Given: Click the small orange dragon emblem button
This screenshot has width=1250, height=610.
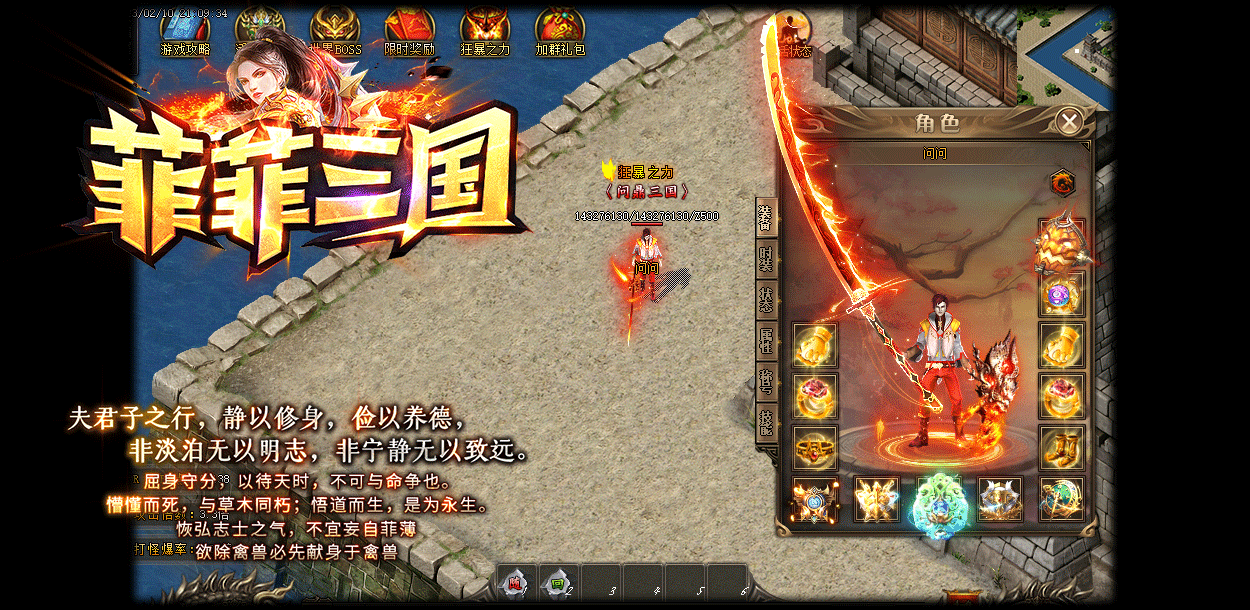Looking at the screenshot, I should (x=1062, y=183).
